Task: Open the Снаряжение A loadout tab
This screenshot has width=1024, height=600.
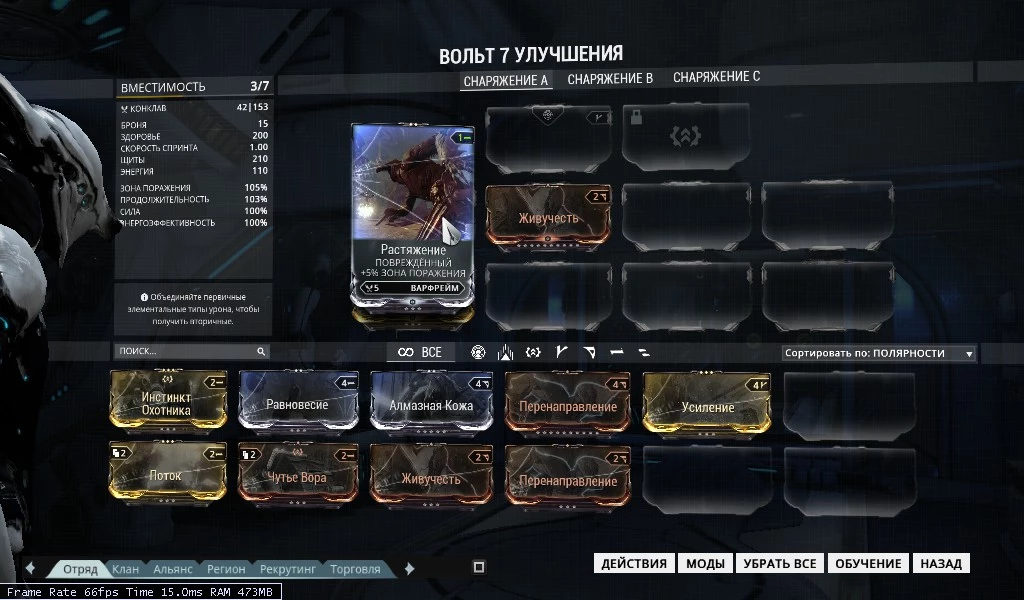Action: click(x=505, y=80)
